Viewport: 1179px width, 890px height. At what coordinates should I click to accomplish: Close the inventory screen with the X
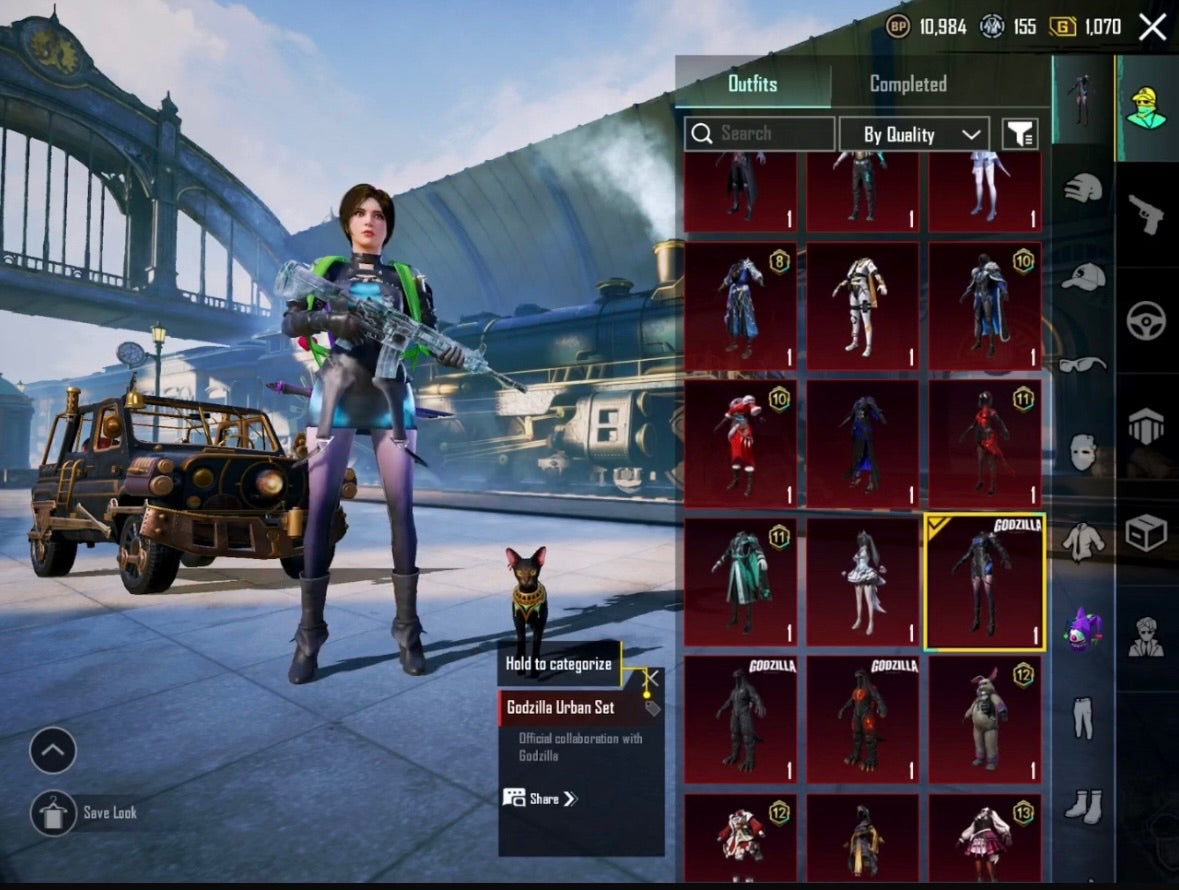point(1152,27)
